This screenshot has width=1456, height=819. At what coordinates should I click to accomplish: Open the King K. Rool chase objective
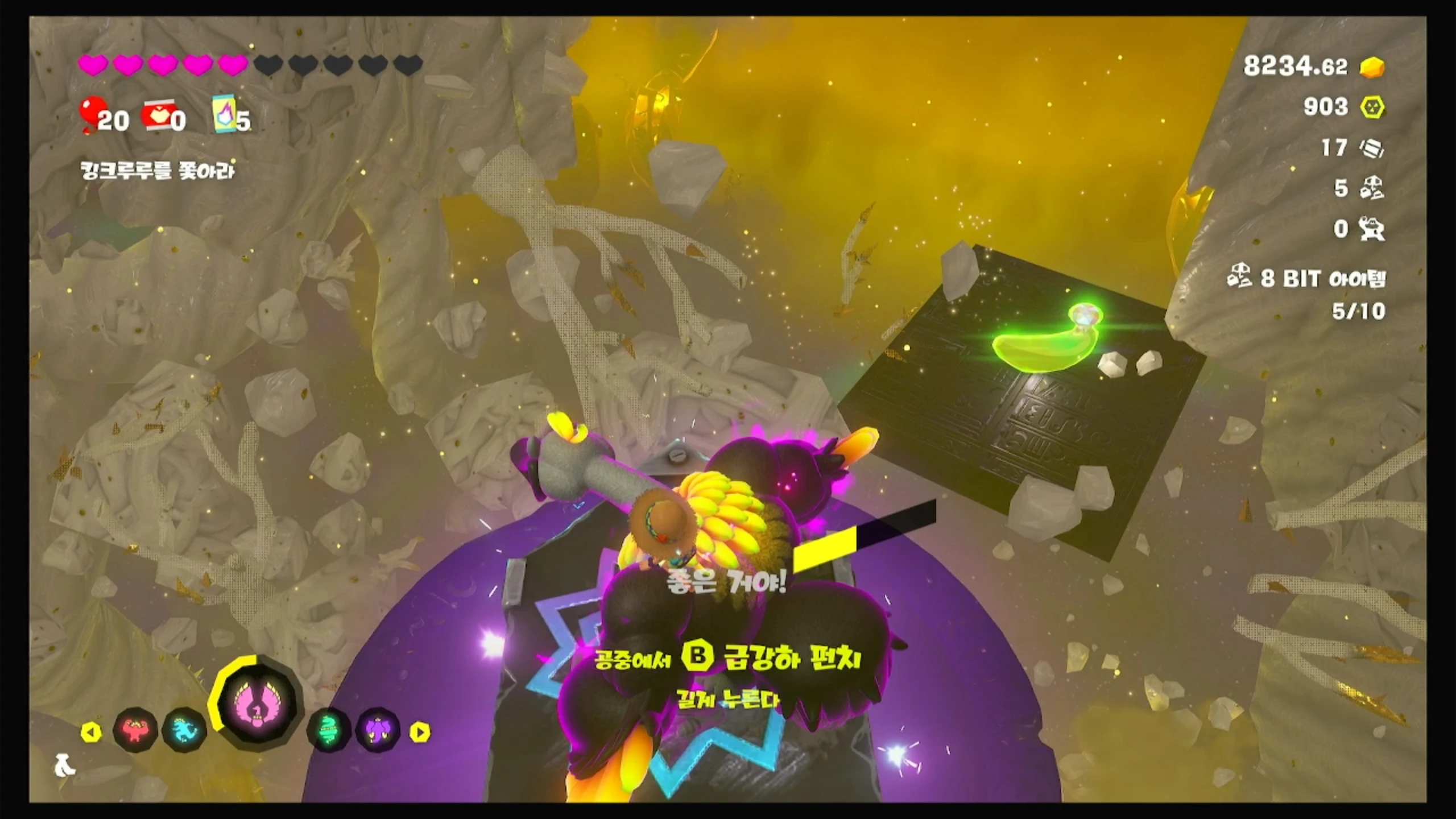(158, 171)
